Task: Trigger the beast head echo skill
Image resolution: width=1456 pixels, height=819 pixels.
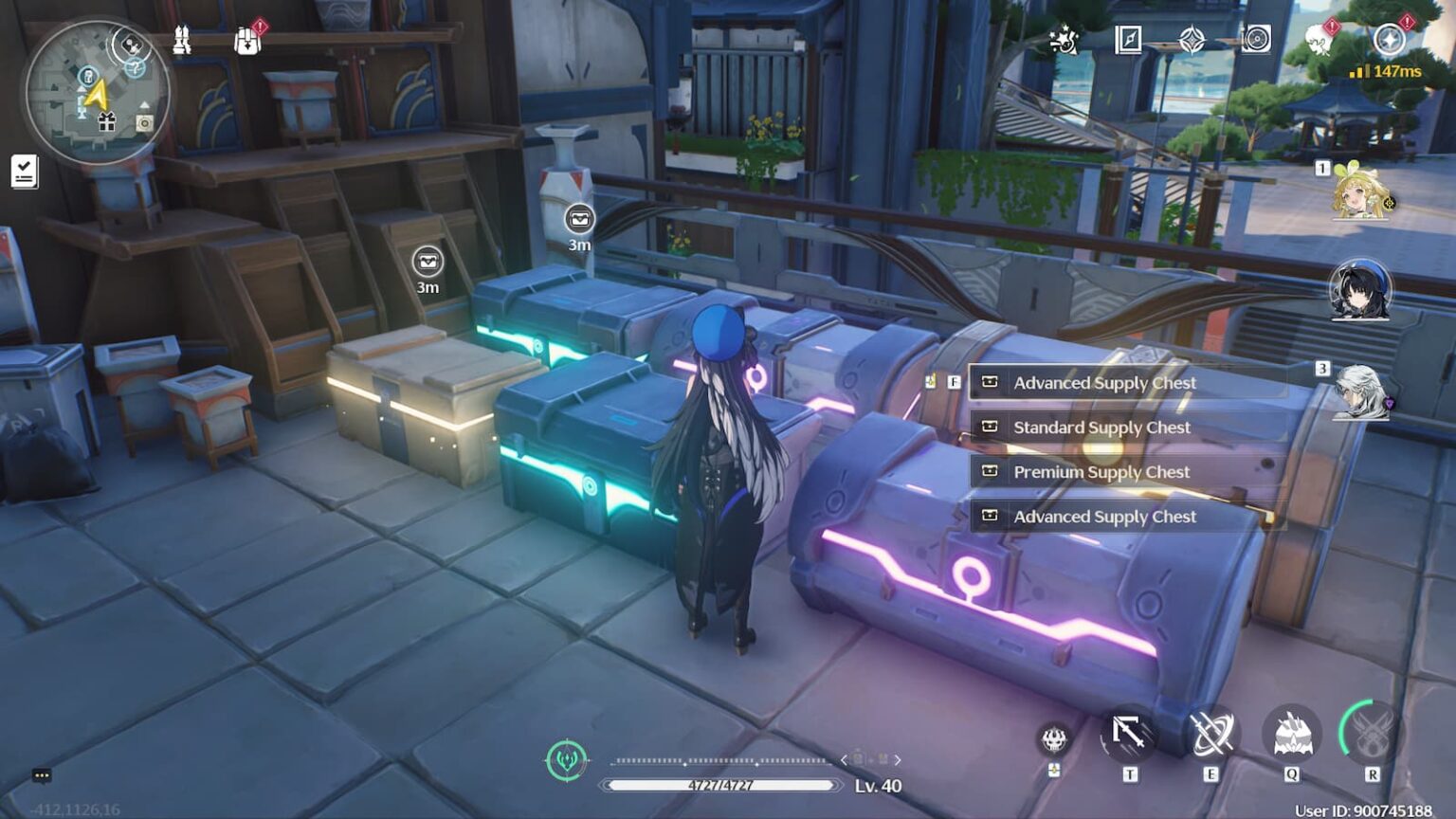Action: (x=1291, y=736)
